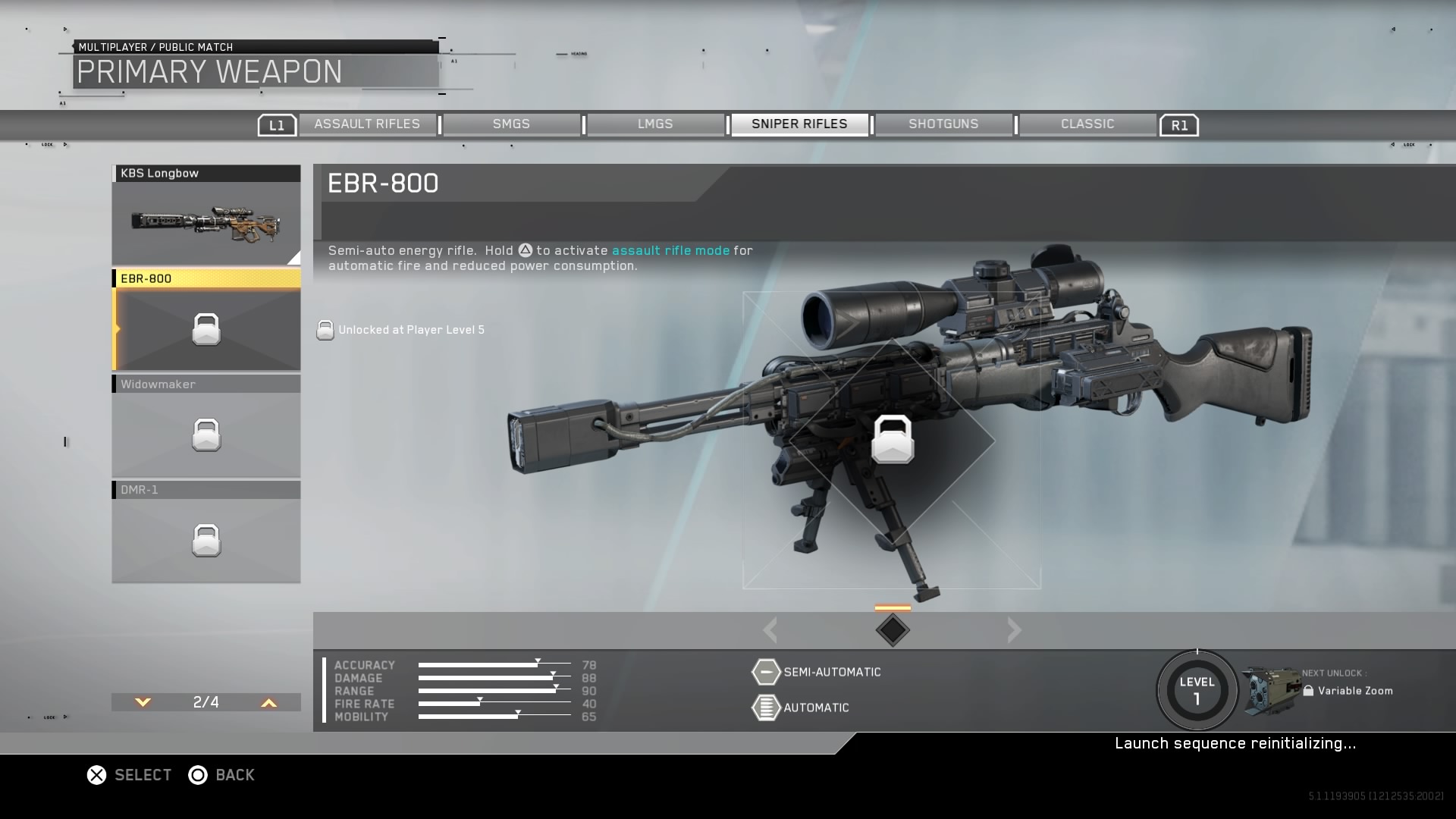1456x819 pixels.
Task: Switch to the CLASSIC weapons tab
Action: coord(1087,124)
